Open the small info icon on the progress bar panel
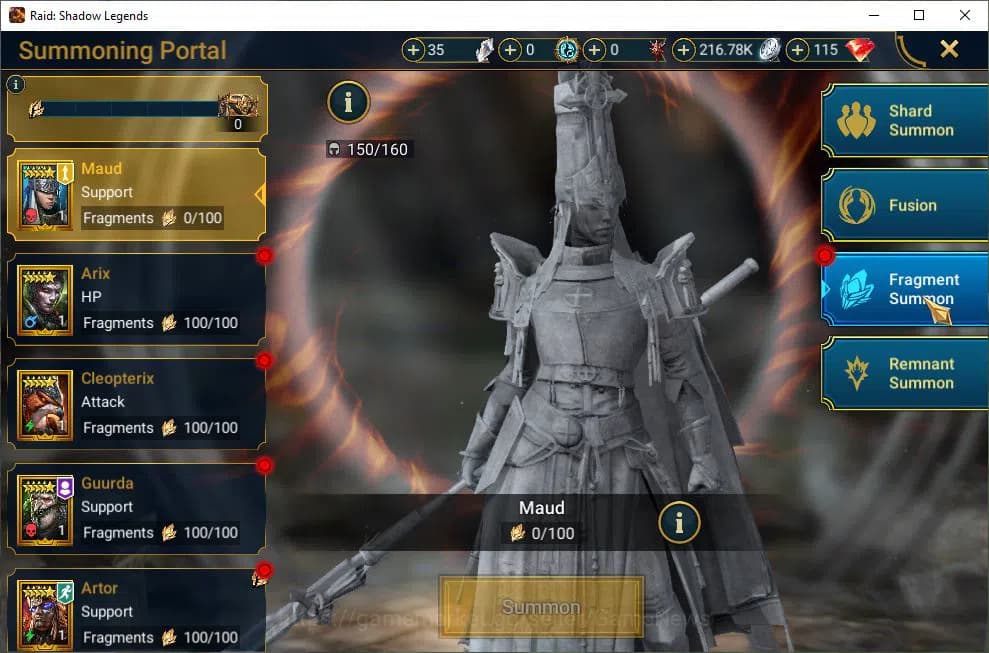 pos(14,85)
